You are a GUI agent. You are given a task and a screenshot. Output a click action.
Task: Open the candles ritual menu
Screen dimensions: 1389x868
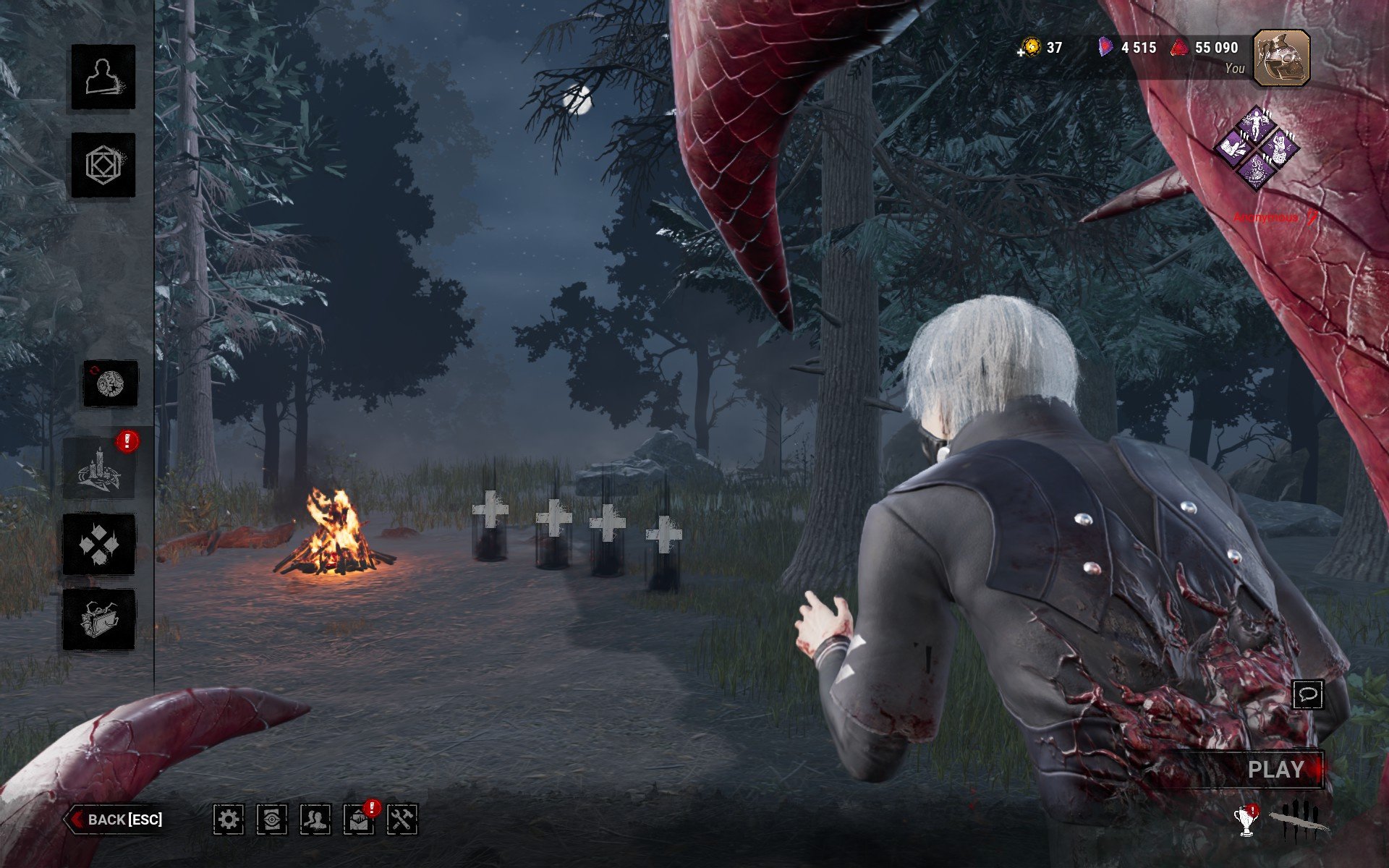[x=99, y=469]
